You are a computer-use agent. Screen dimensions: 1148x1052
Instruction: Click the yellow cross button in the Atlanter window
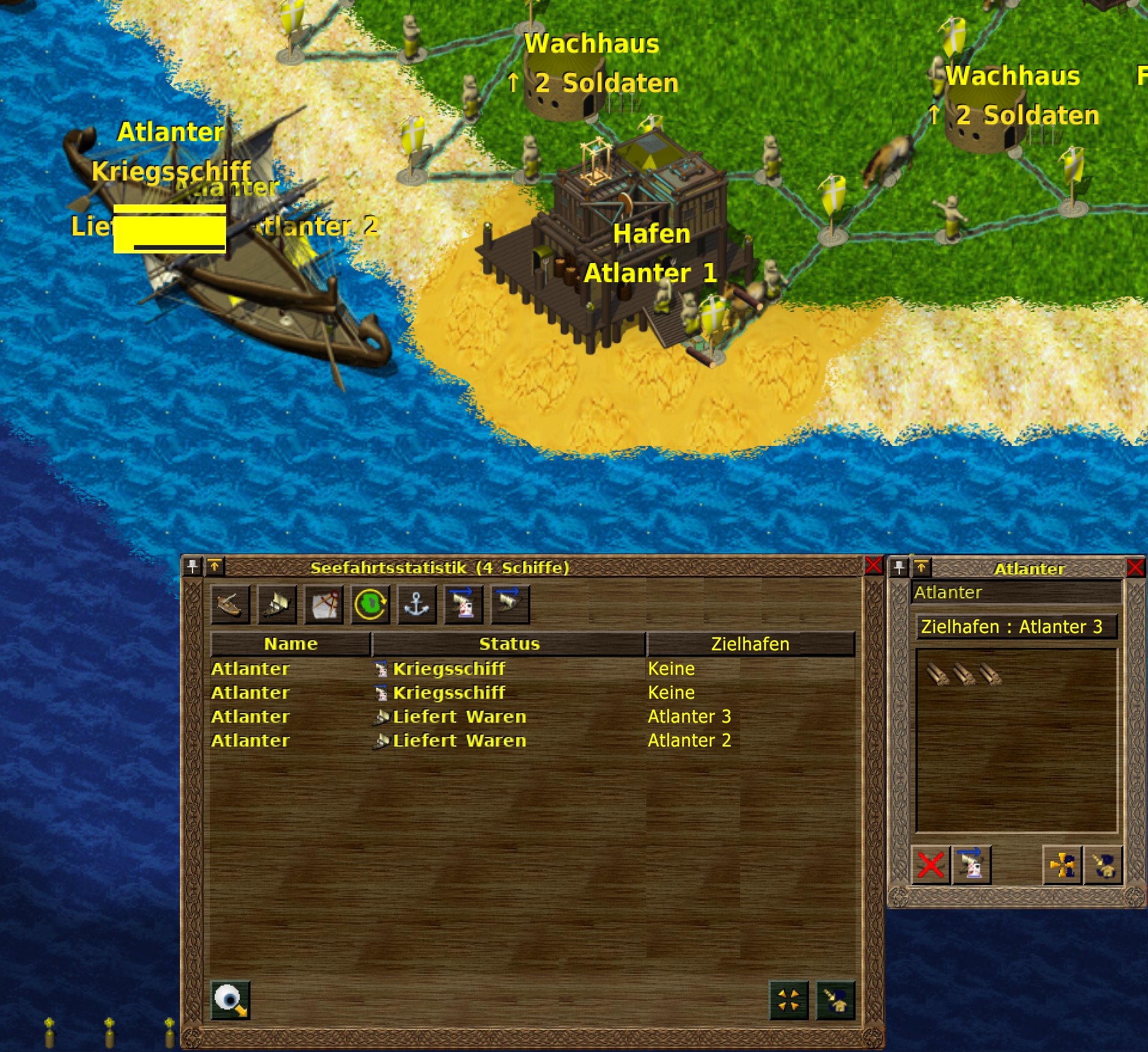(x=1062, y=864)
